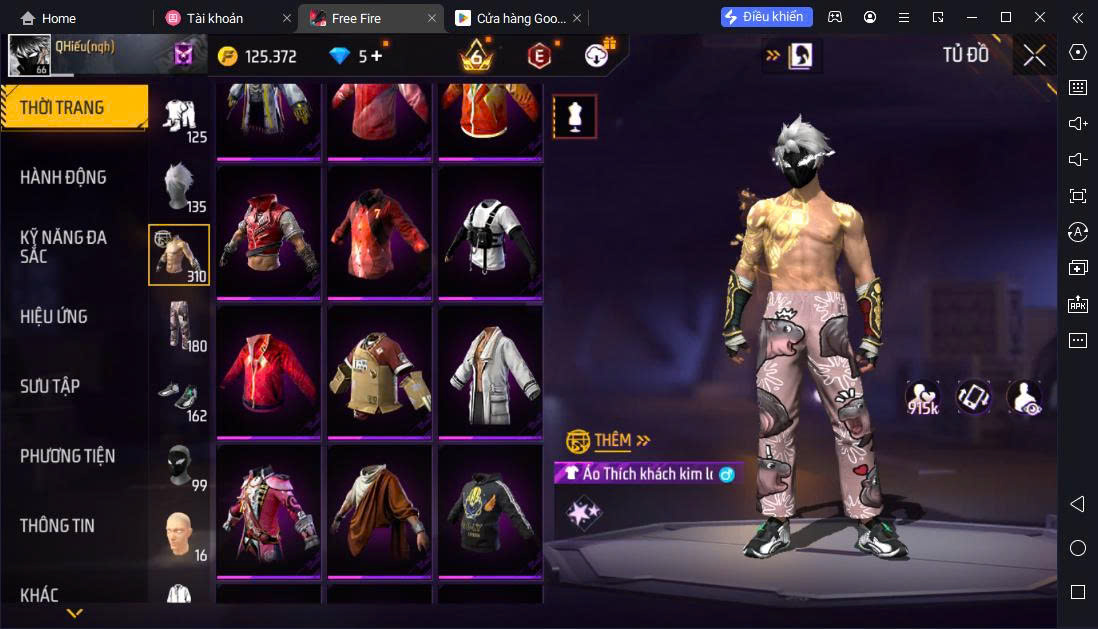Open the face subcategory with 16 items
Viewport: 1098px width, 629px height.
click(x=180, y=535)
